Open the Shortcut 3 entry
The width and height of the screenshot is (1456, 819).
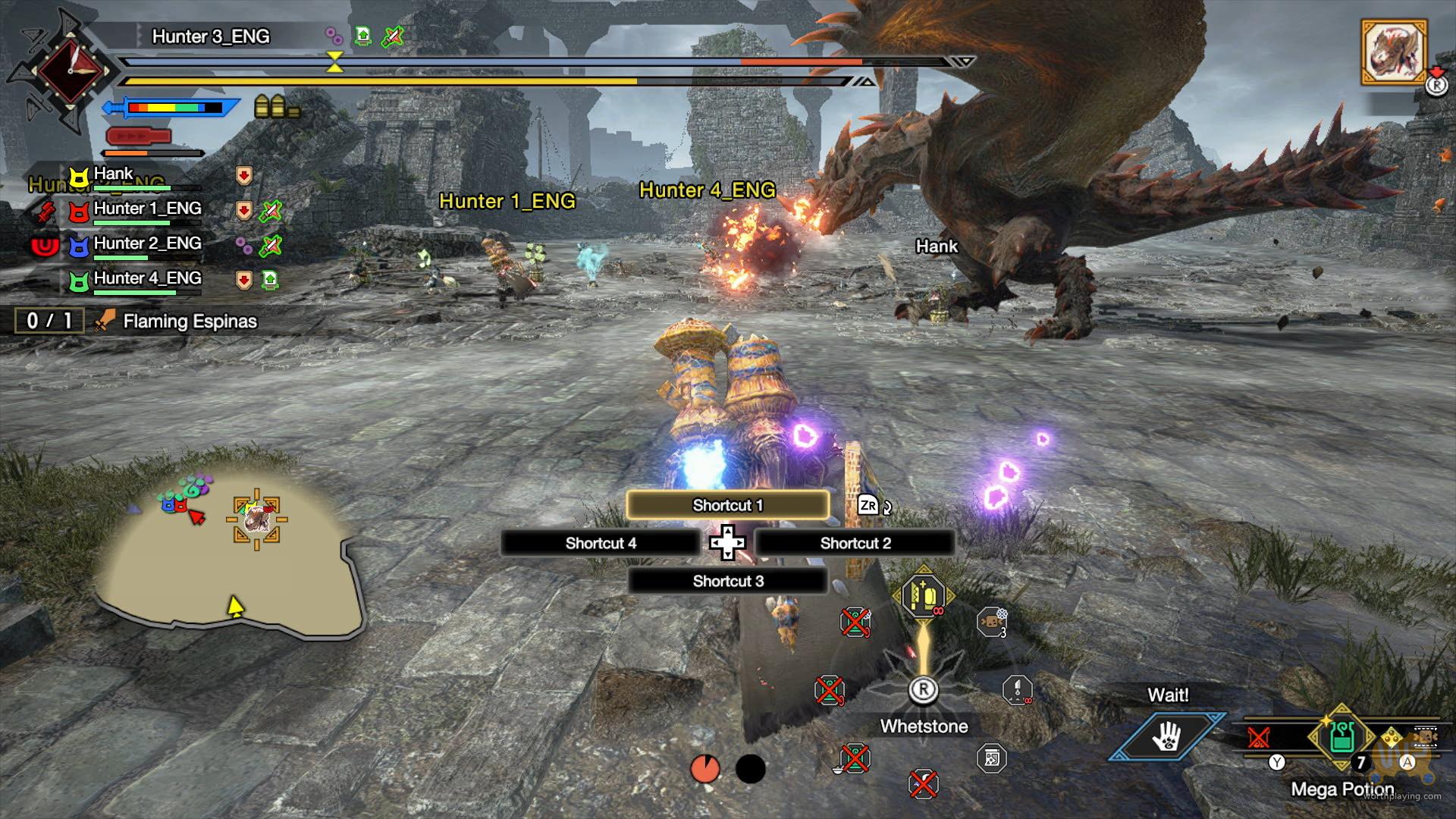pyautogui.click(x=727, y=581)
